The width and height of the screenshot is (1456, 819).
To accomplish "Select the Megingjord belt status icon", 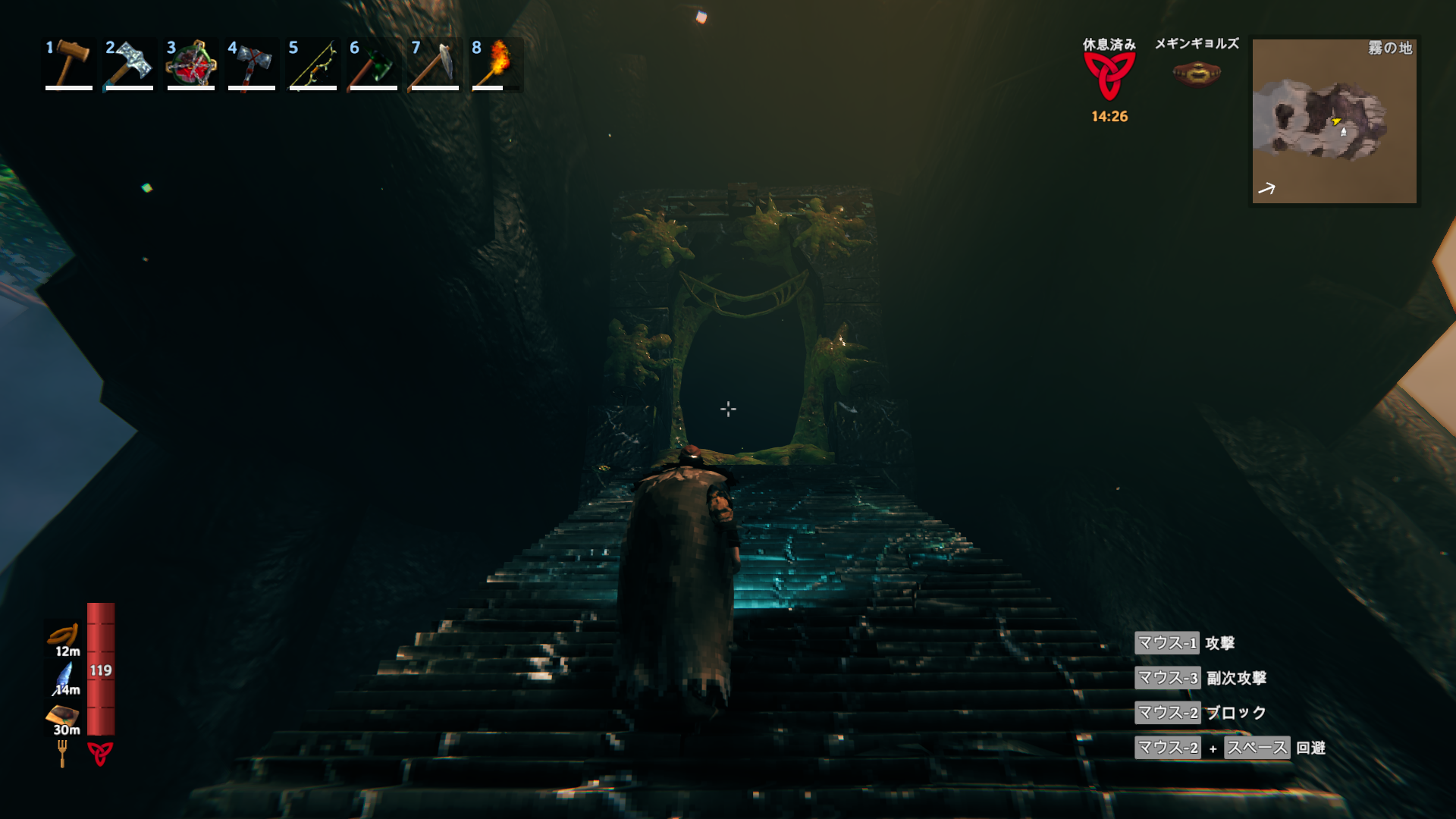I will (1197, 74).
